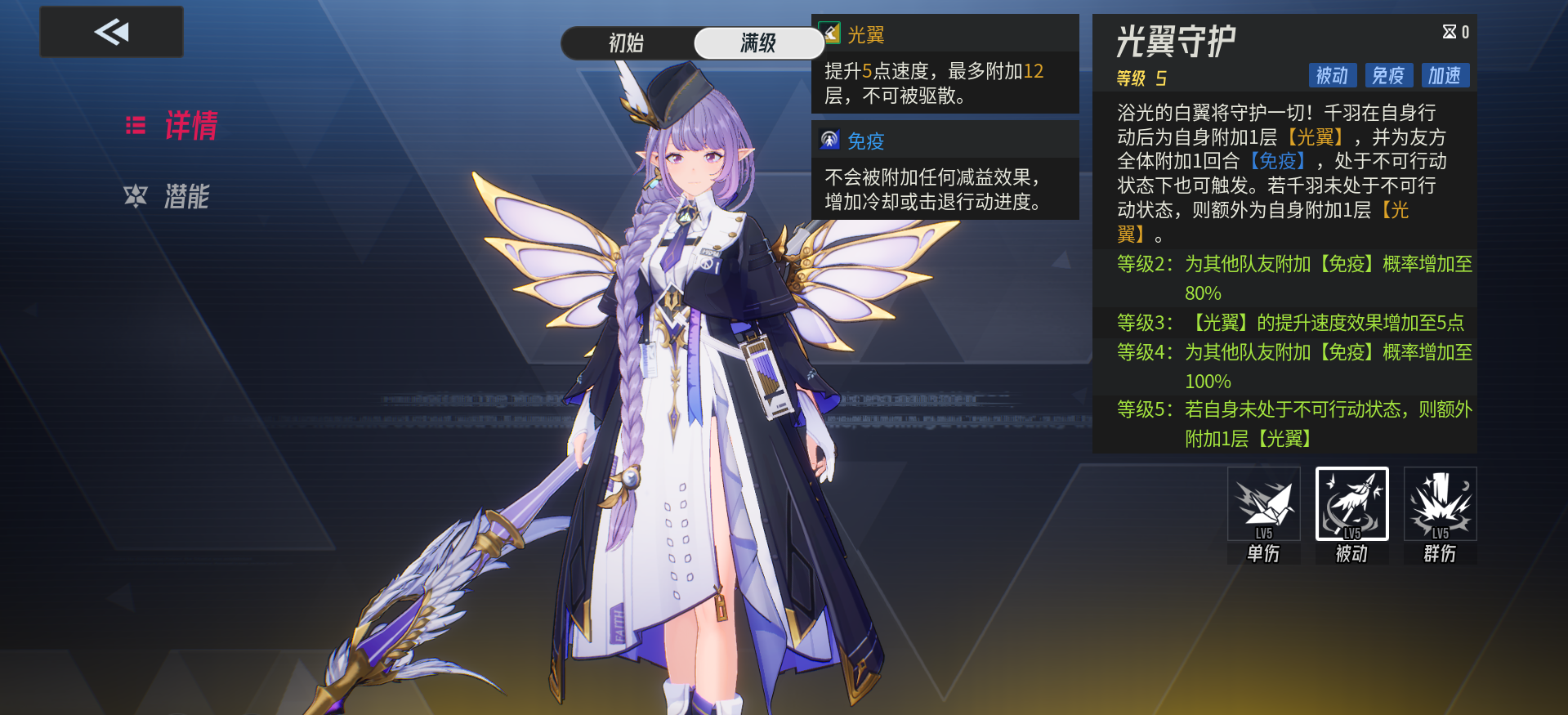Viewport: 1568px width, 715px height.
Task: Switch to the 潜能 potential tab
Action: pos(168,197)
